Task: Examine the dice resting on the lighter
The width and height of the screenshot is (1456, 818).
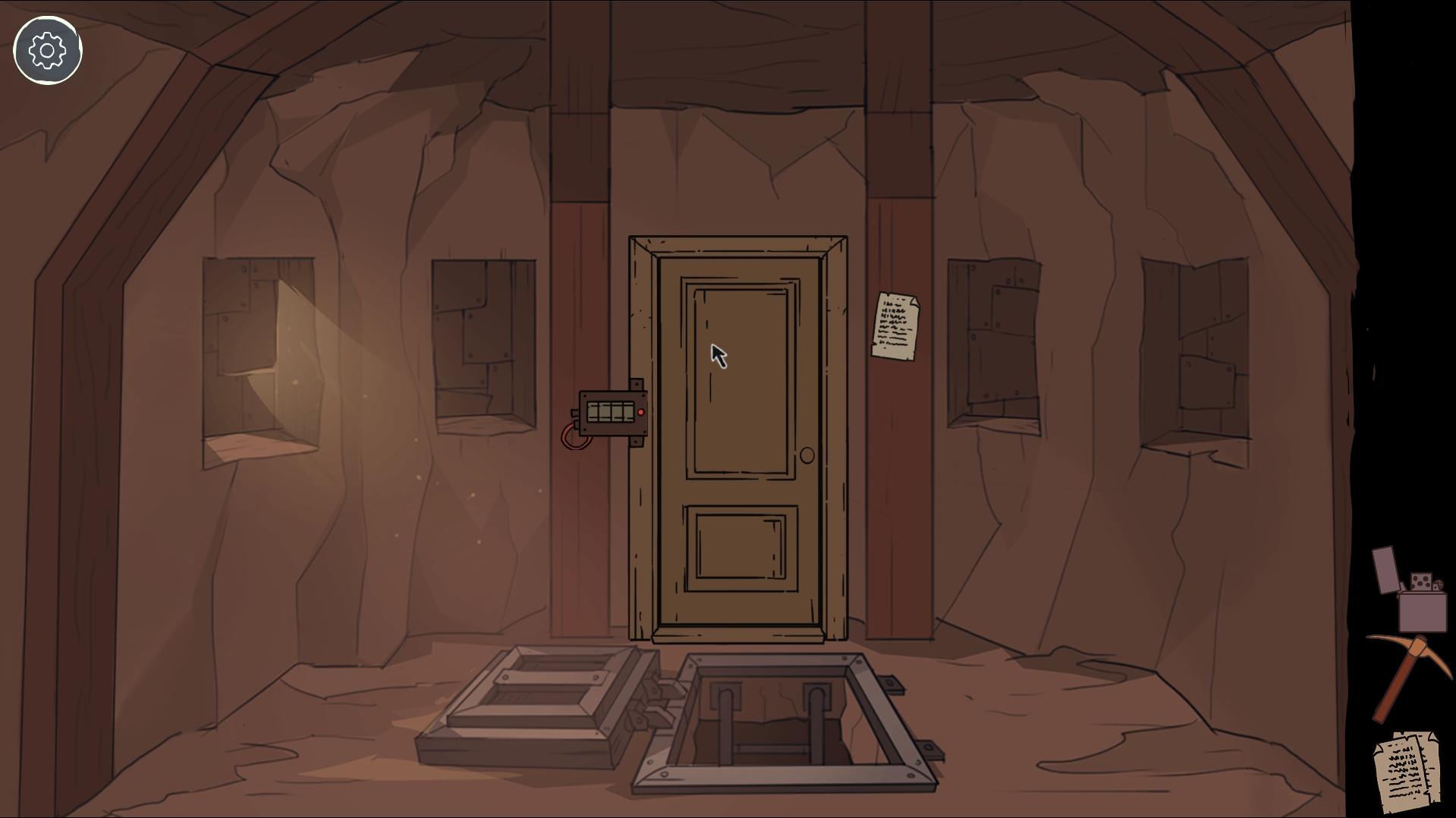Action: click(x=1421, y=580)
